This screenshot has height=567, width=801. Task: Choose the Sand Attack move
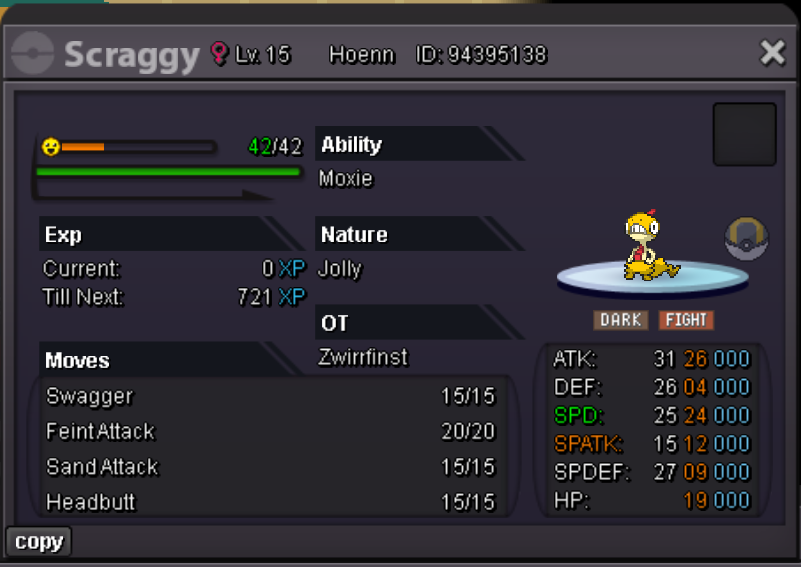pos(270,466)
